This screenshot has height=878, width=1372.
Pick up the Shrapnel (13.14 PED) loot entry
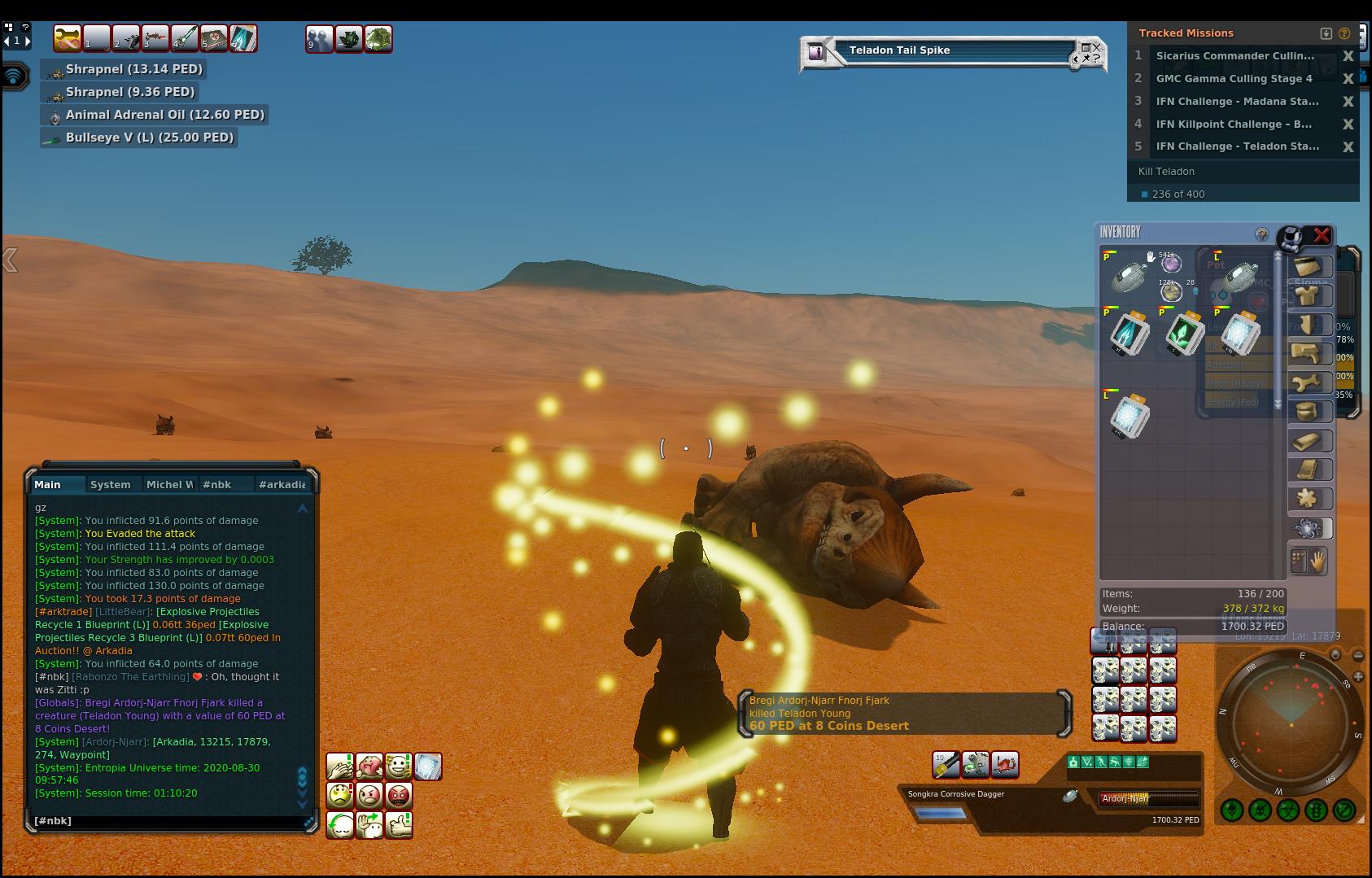coord(133,69)
